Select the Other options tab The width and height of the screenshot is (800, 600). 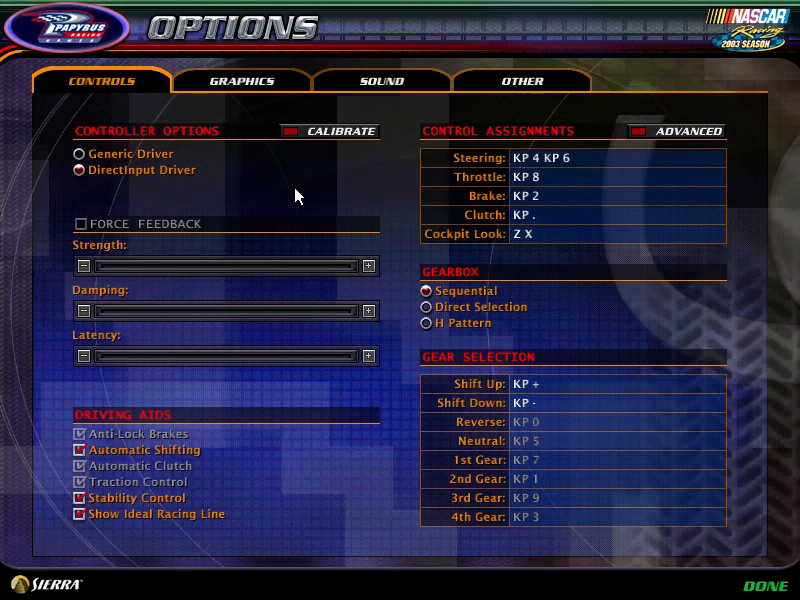[522, 81]
